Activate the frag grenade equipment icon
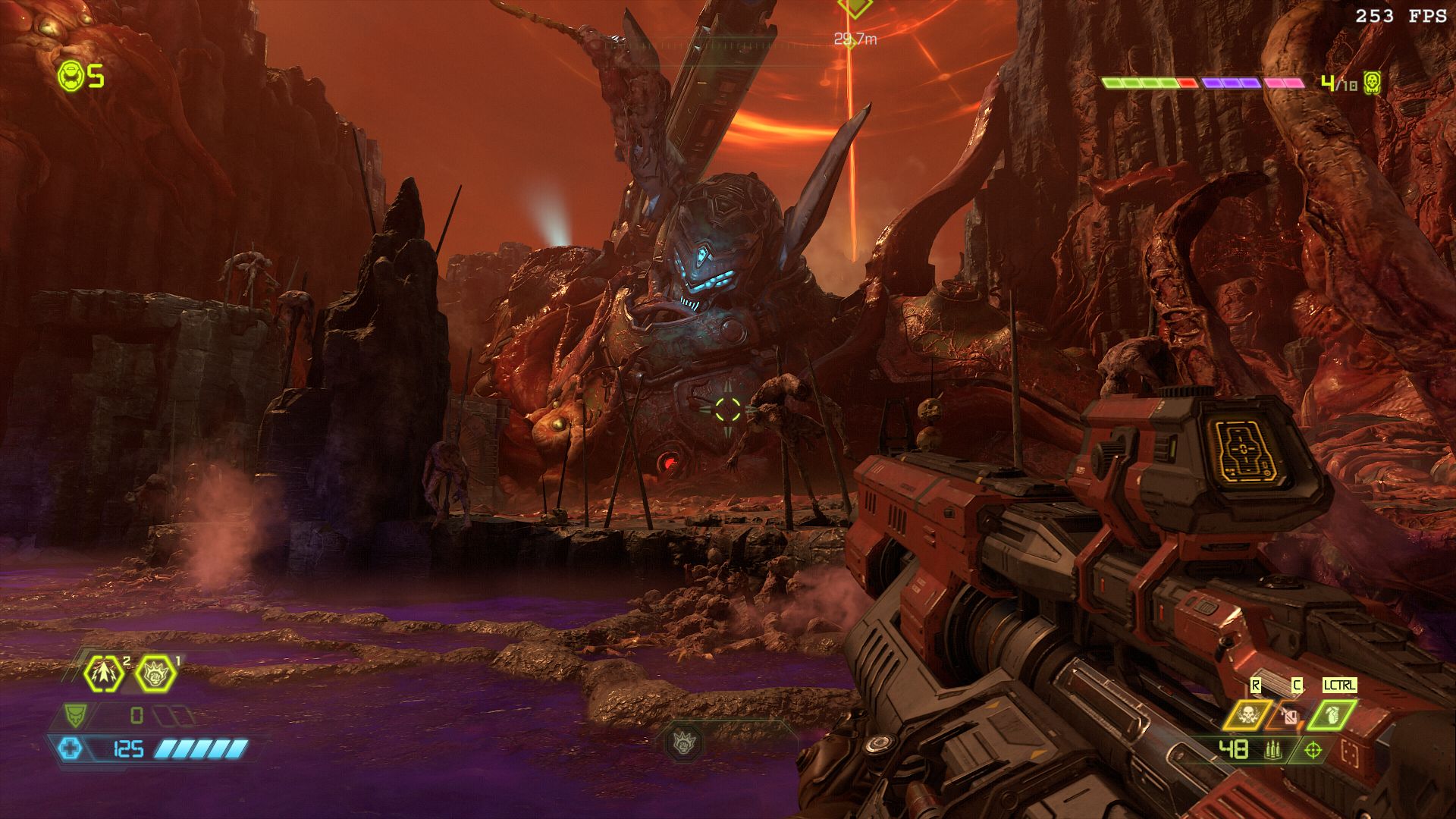1456x819 pixels. [1334, 715]
